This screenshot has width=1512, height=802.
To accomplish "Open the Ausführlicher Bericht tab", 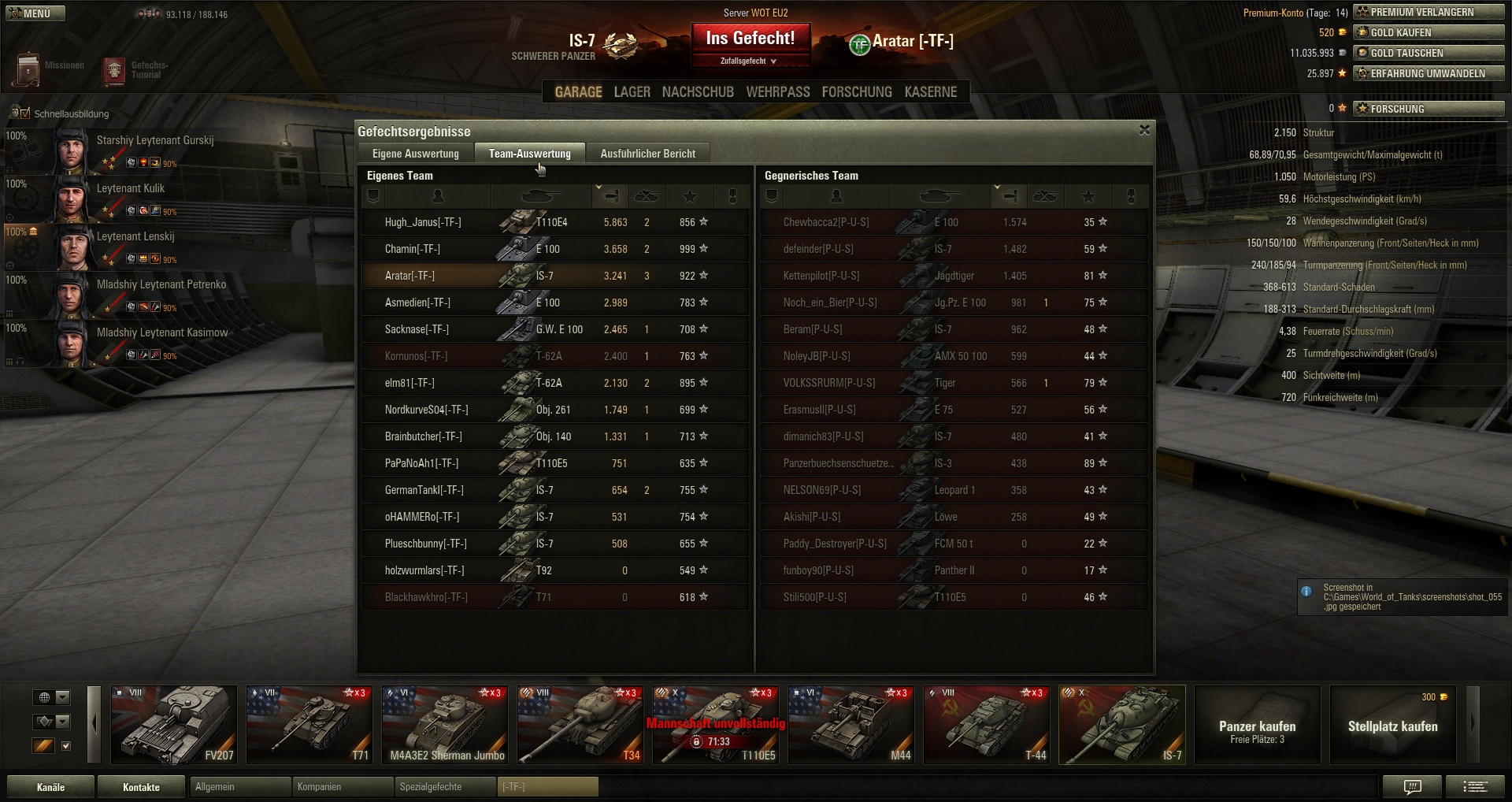I will click(647, 154).
